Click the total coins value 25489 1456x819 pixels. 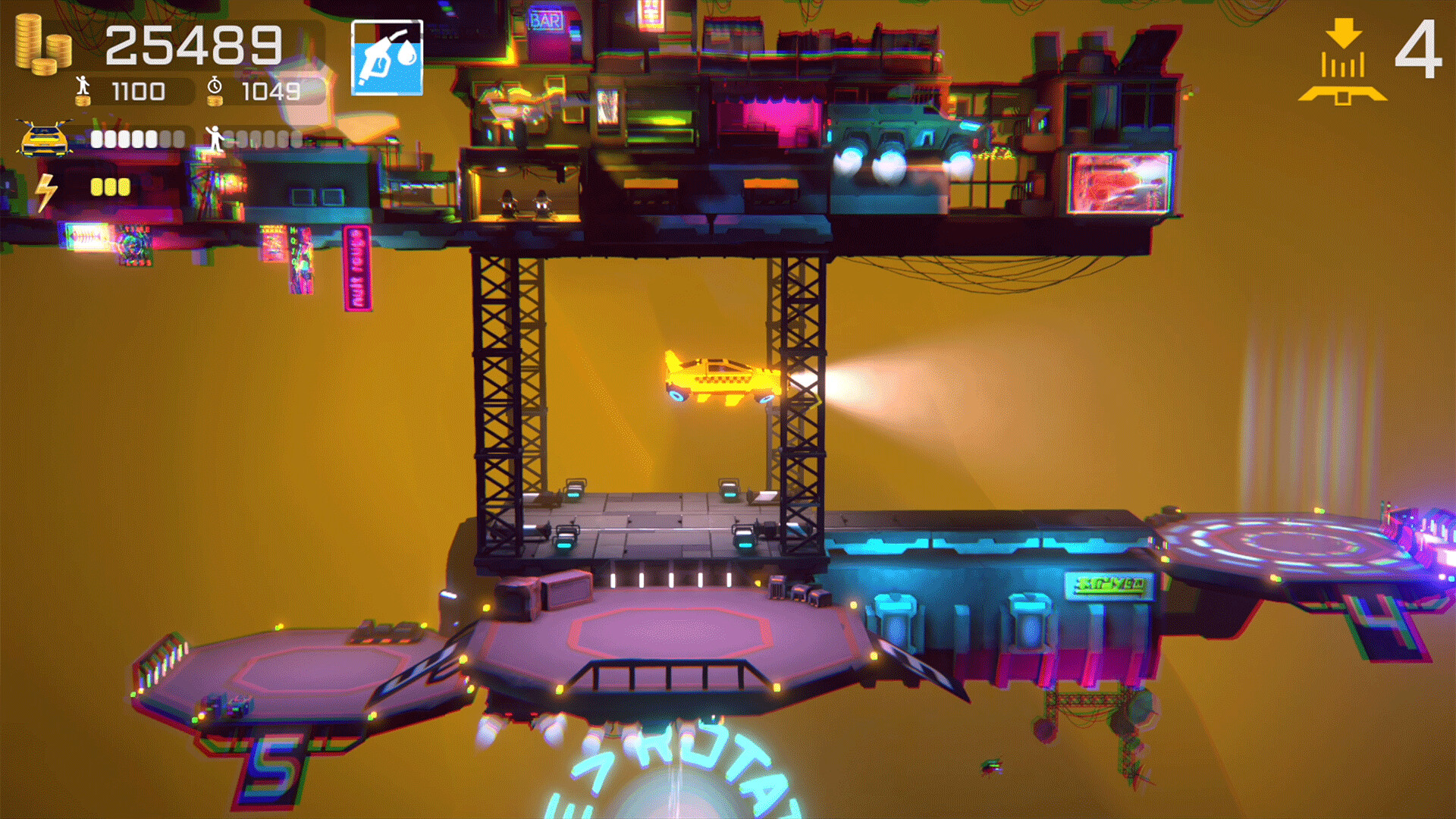[x=196, y=44]
